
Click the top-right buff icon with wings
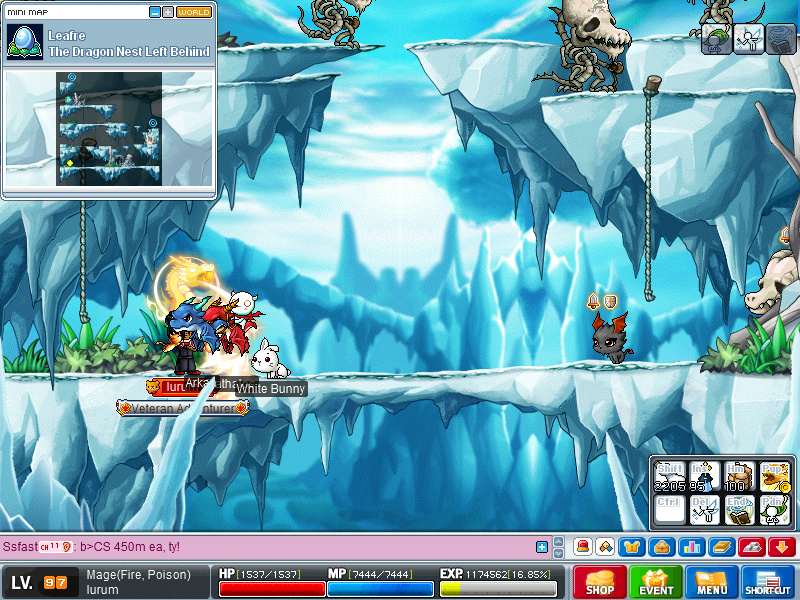point(747,39)
